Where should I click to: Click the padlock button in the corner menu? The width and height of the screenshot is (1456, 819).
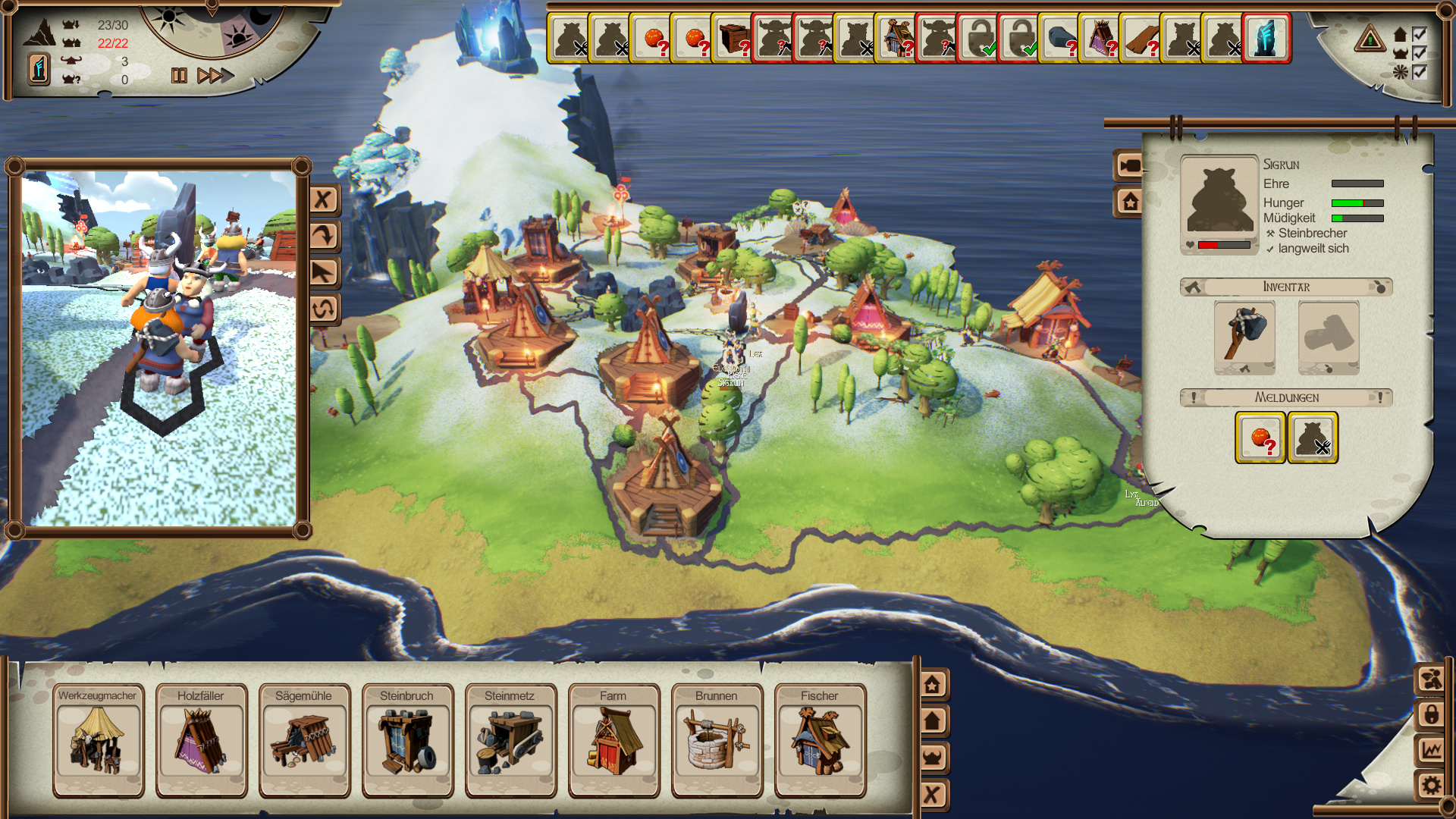(1431, 714)
